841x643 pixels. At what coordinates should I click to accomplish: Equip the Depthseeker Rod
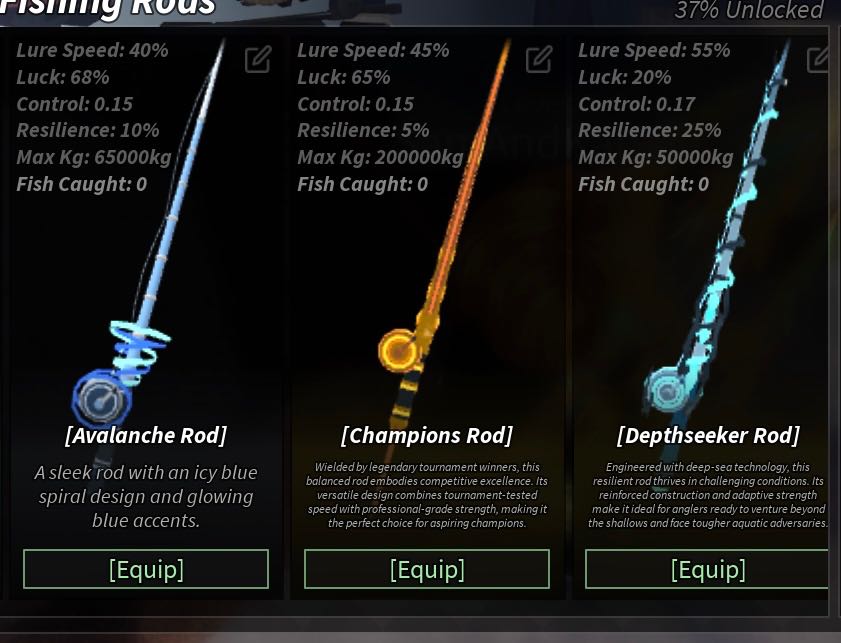tap(707, 569)
